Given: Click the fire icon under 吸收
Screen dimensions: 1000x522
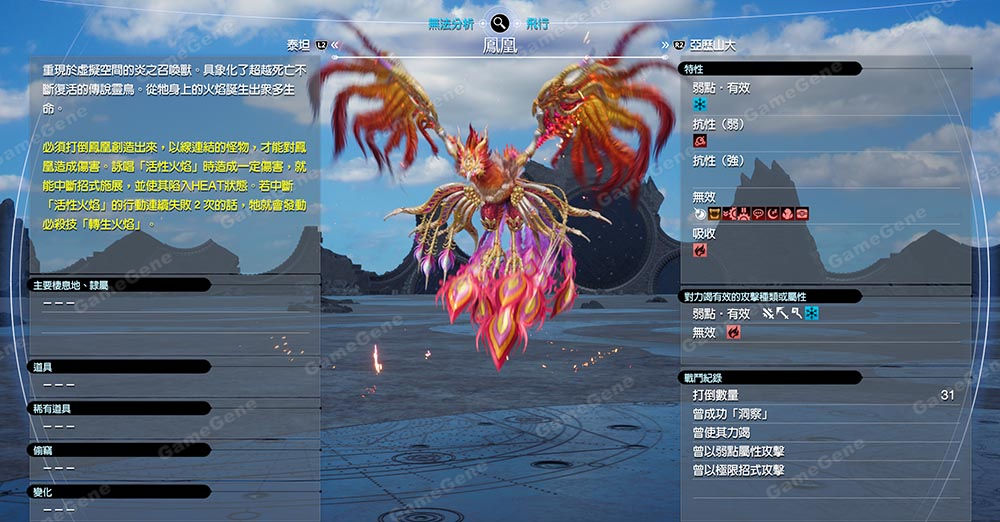Looking at the screenshot, I should pyautogui.click(x=700, y=250).
